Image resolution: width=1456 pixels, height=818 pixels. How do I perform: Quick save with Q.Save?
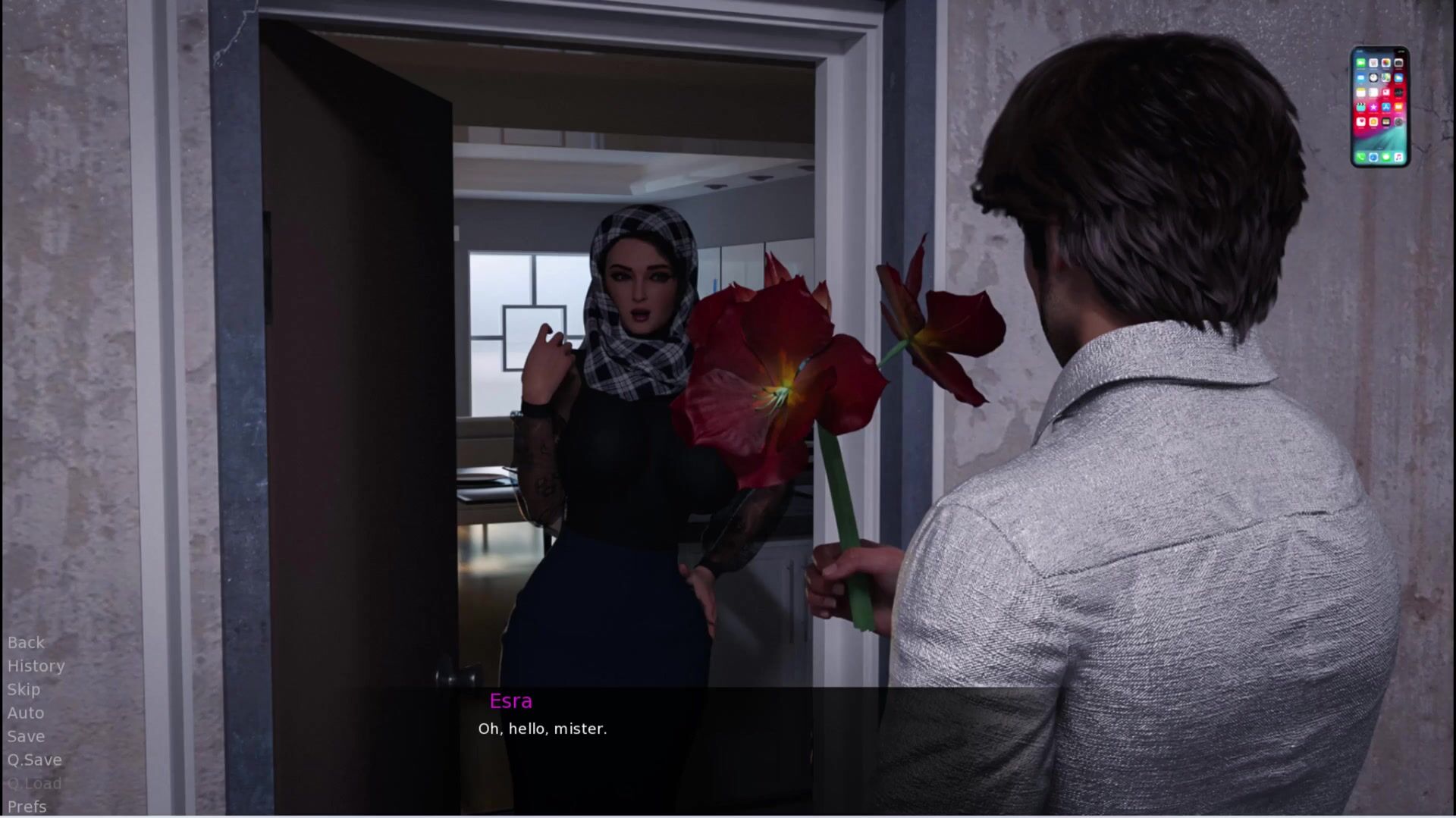pos(34,760)
